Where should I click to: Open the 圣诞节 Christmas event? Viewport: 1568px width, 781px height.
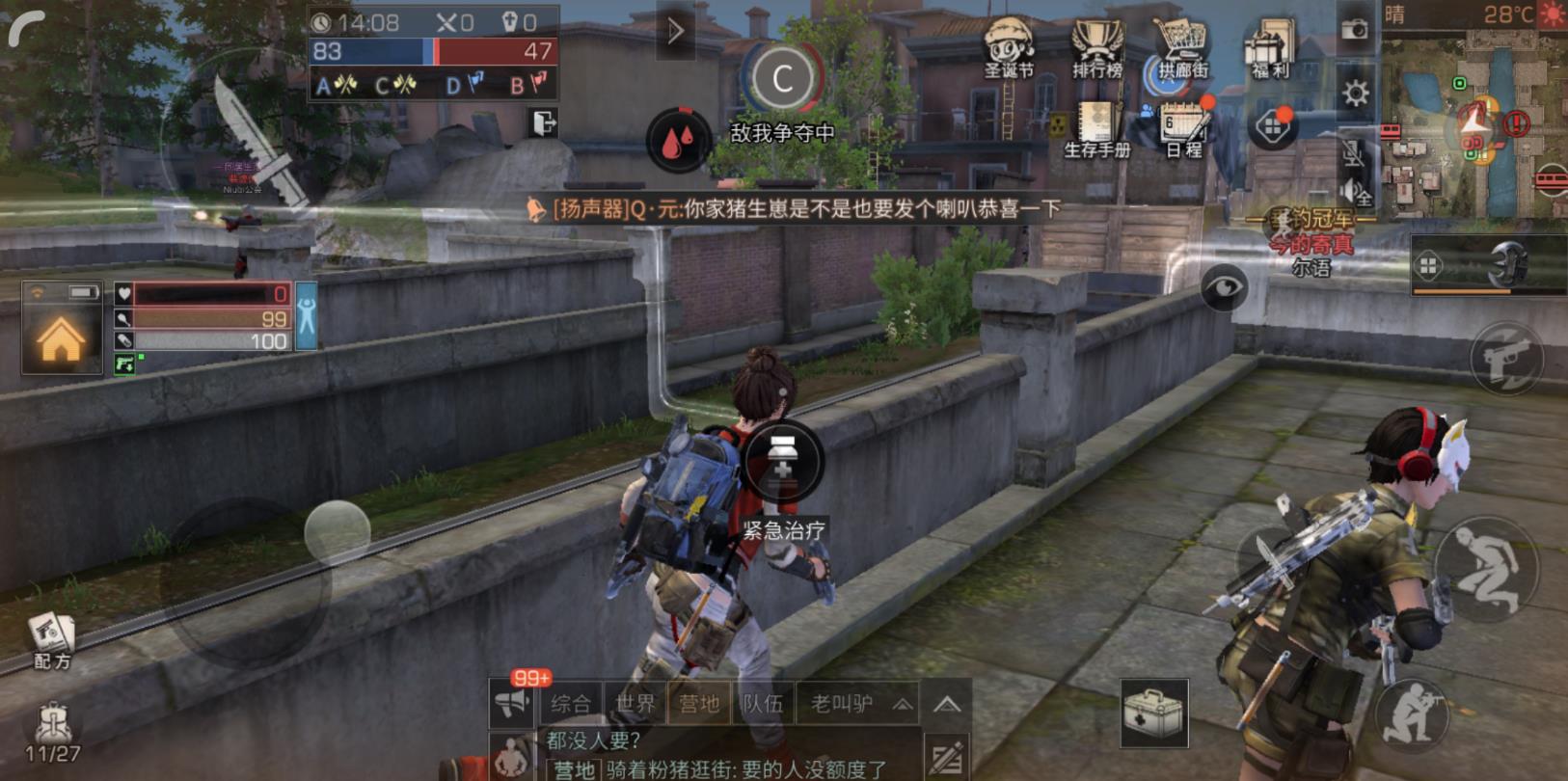click(x=1009, y=48)
